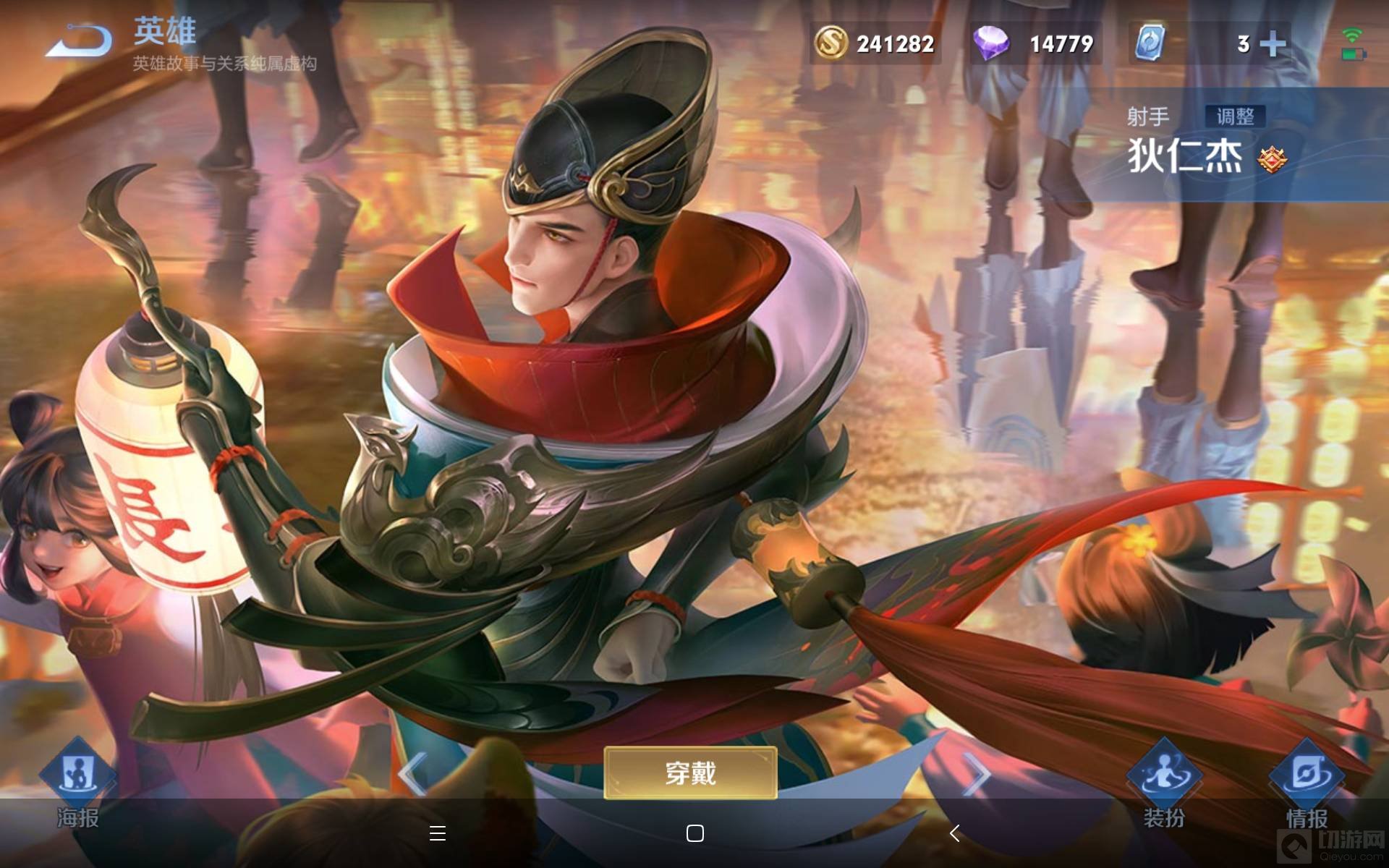Go back using the return arrow

point(78,41)
